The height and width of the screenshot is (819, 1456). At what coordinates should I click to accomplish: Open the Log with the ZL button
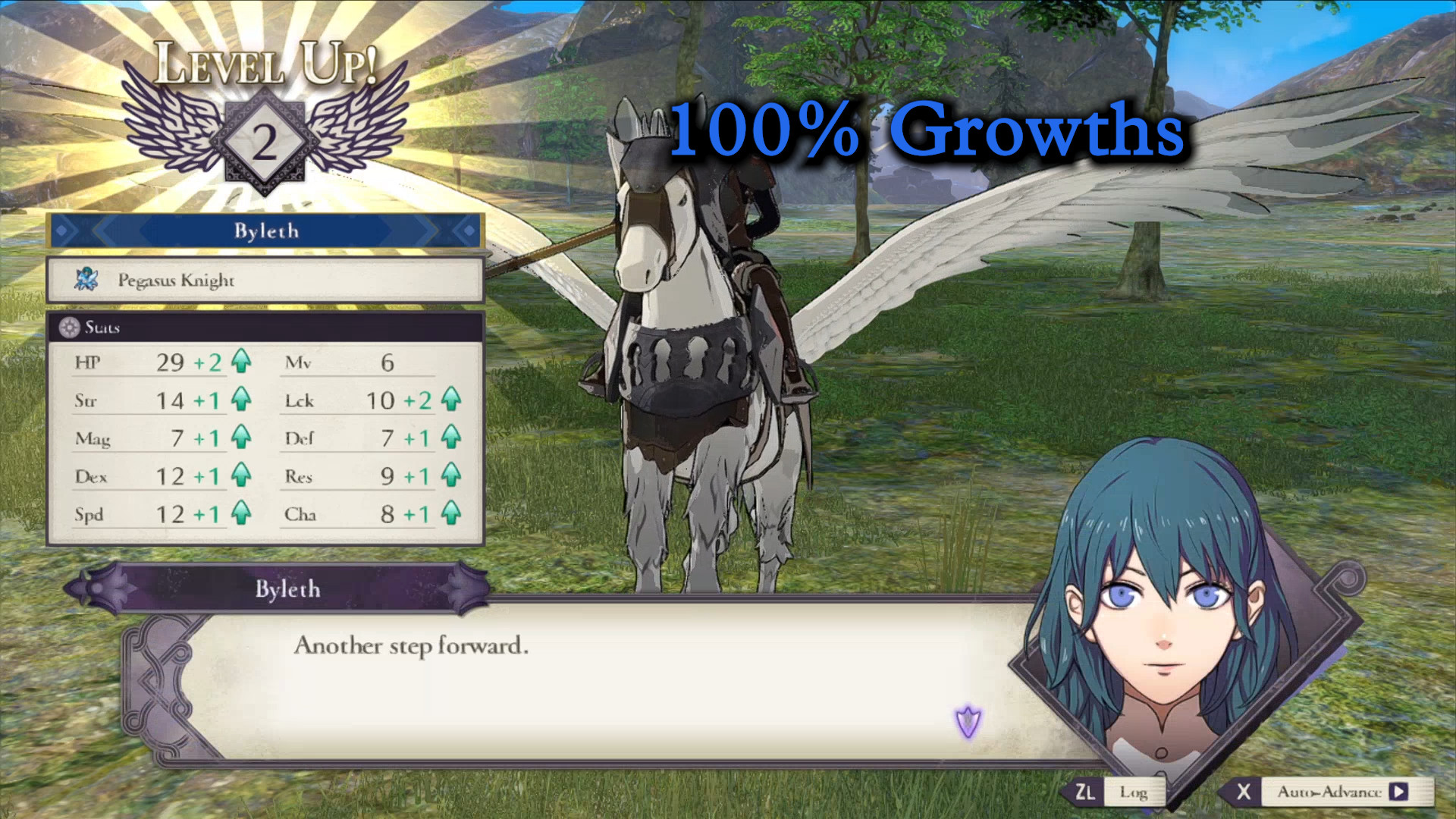(x=1086, y=790)
